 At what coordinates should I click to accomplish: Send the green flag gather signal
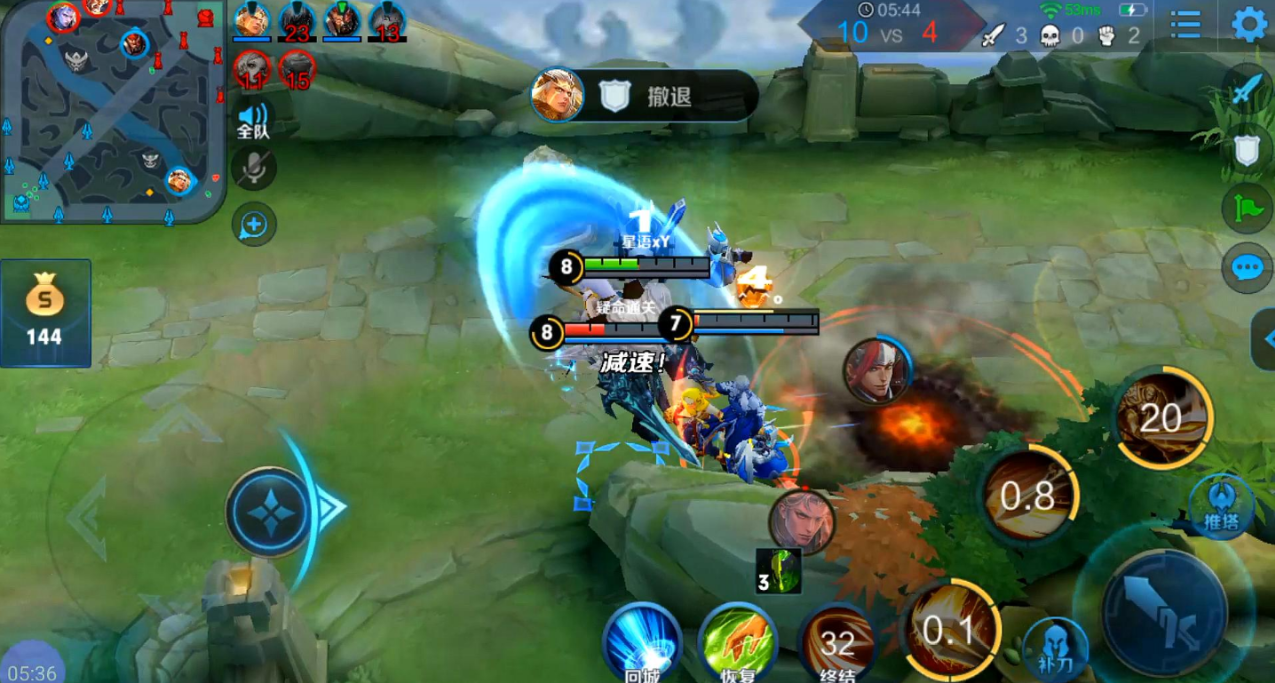point(1246,208)
